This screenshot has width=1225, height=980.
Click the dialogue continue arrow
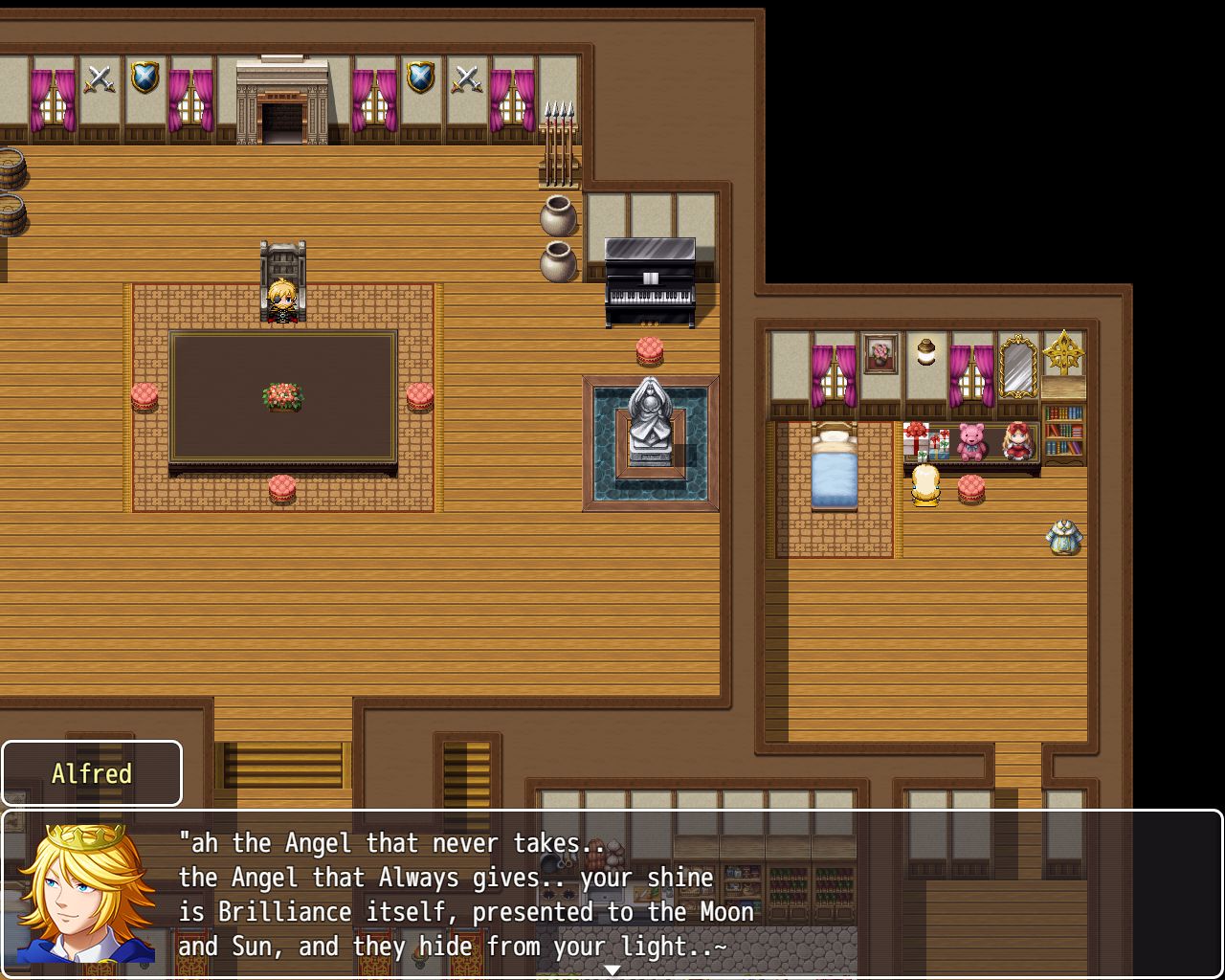[612, 969]
